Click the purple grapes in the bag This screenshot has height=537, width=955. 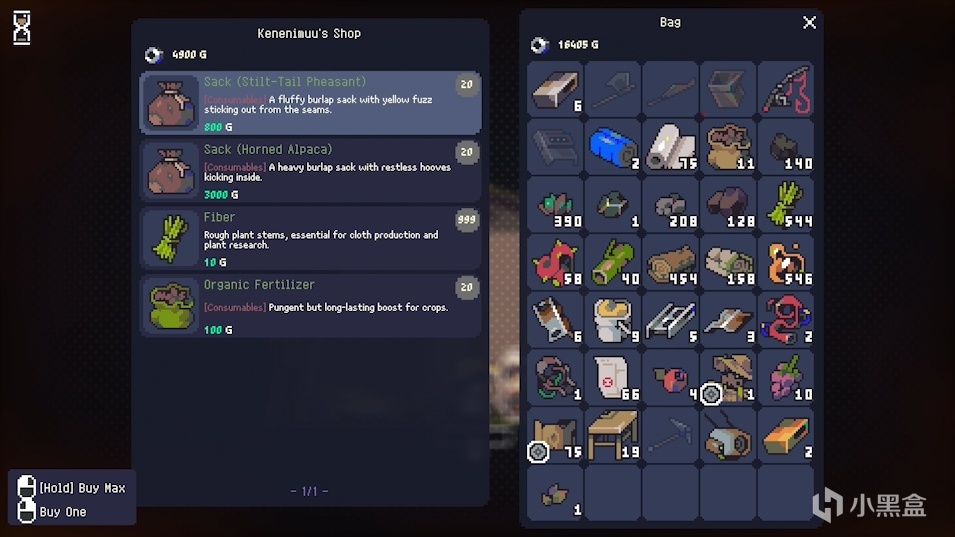[786, 378]
